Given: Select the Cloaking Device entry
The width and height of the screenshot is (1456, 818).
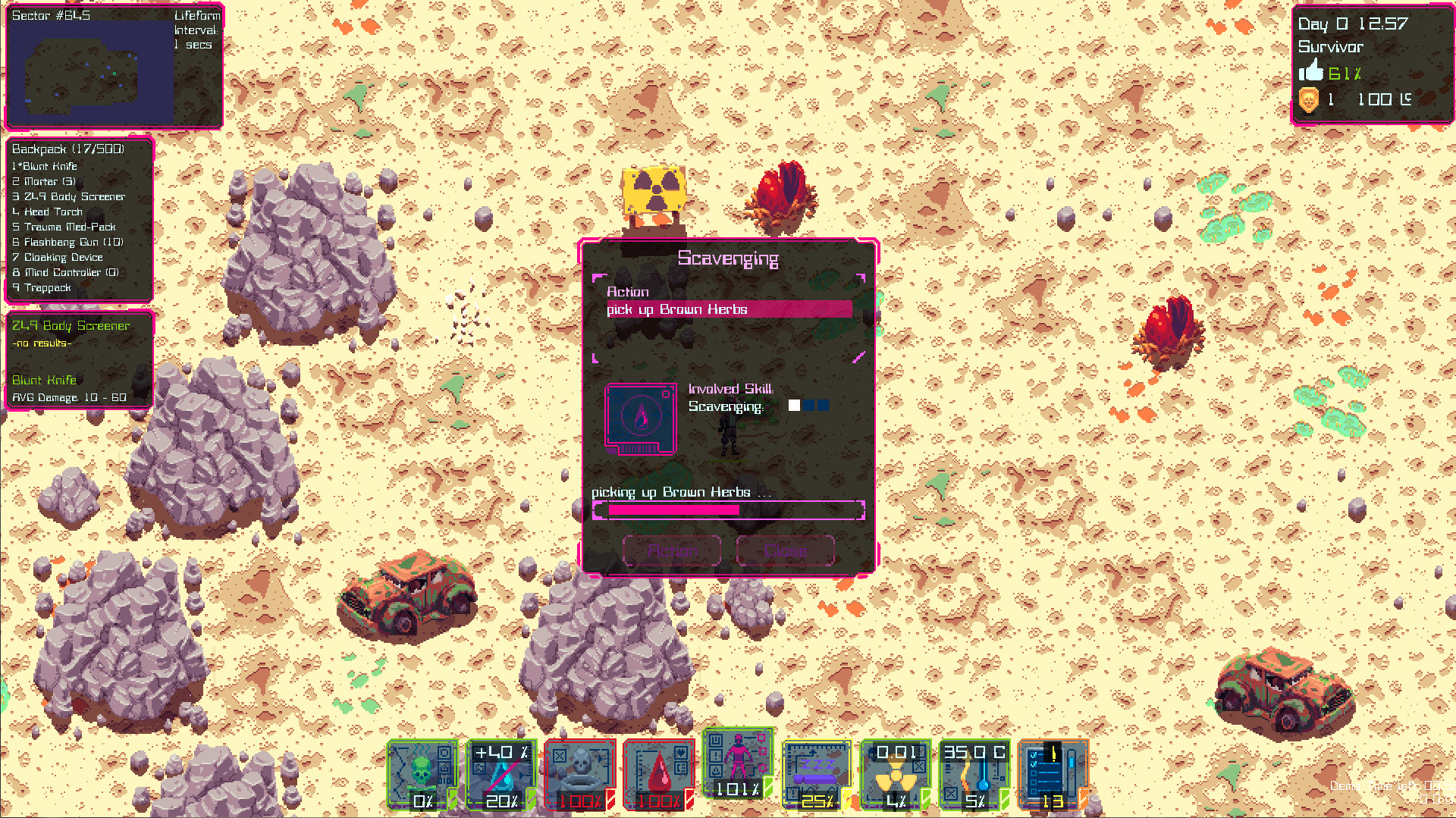Looking at the screenshot, I should (x=59, y=257).
